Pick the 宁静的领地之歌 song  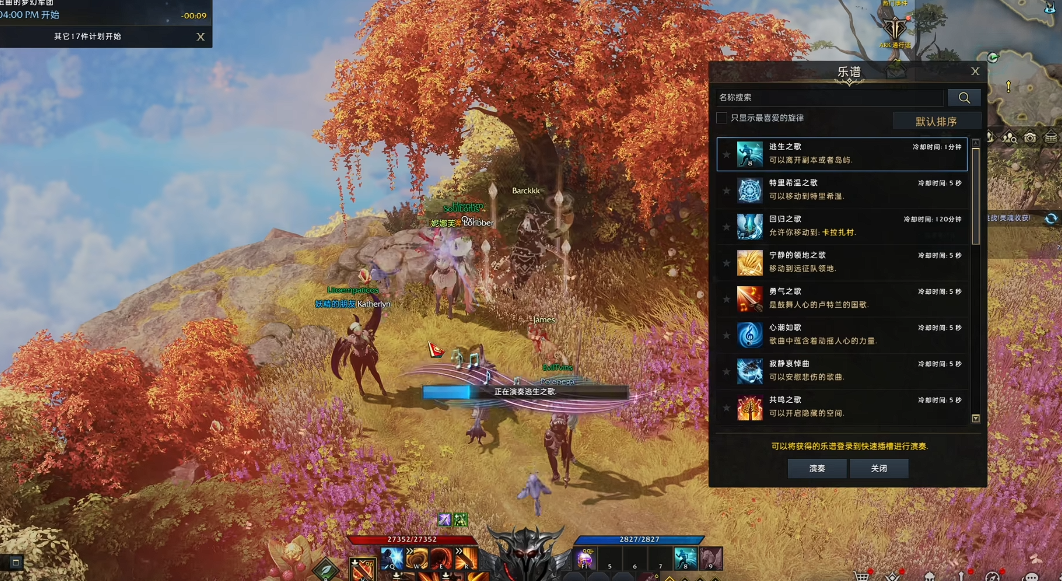(841, 262)
